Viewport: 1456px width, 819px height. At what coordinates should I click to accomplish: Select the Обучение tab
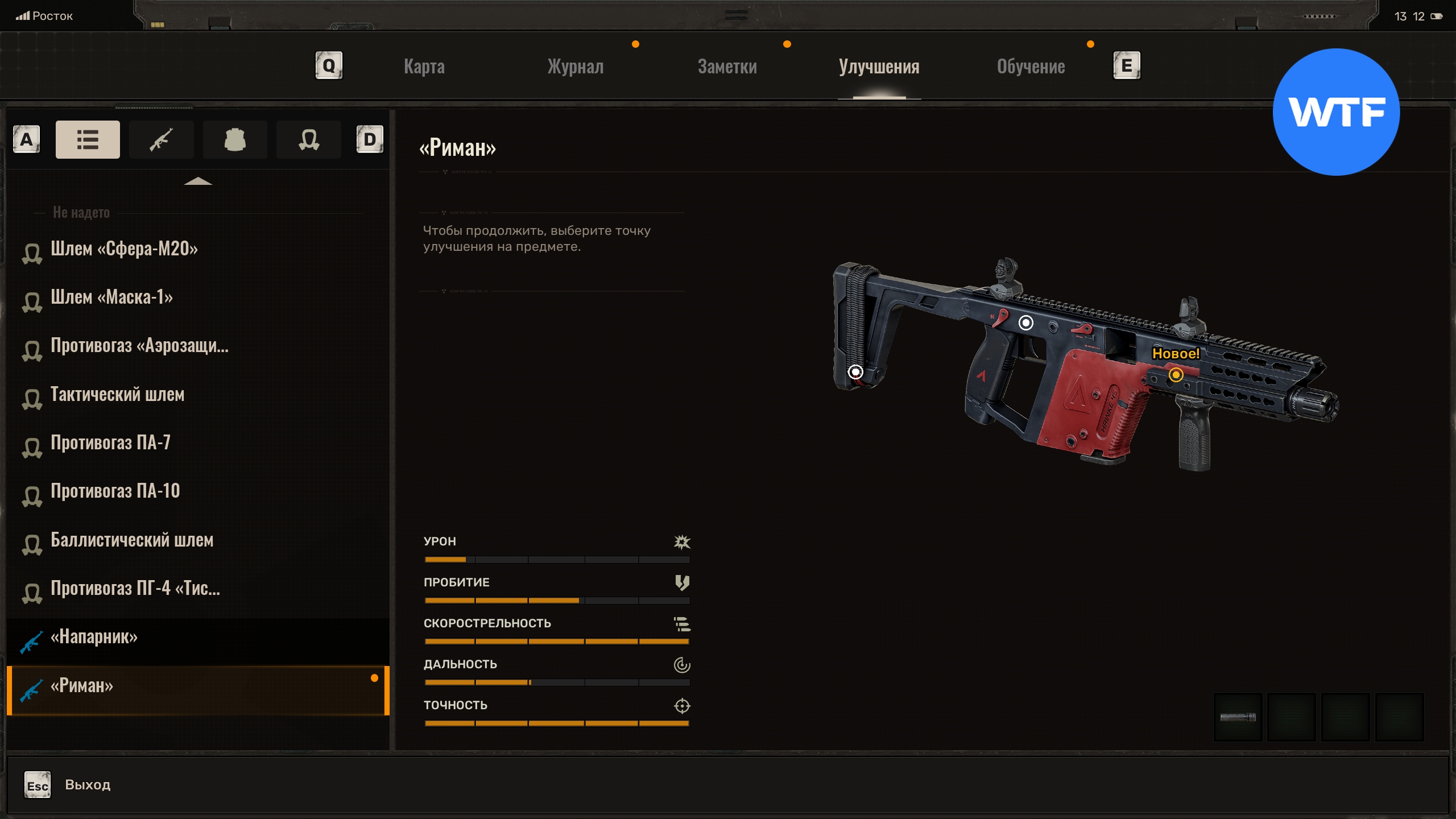[1031, 67]
